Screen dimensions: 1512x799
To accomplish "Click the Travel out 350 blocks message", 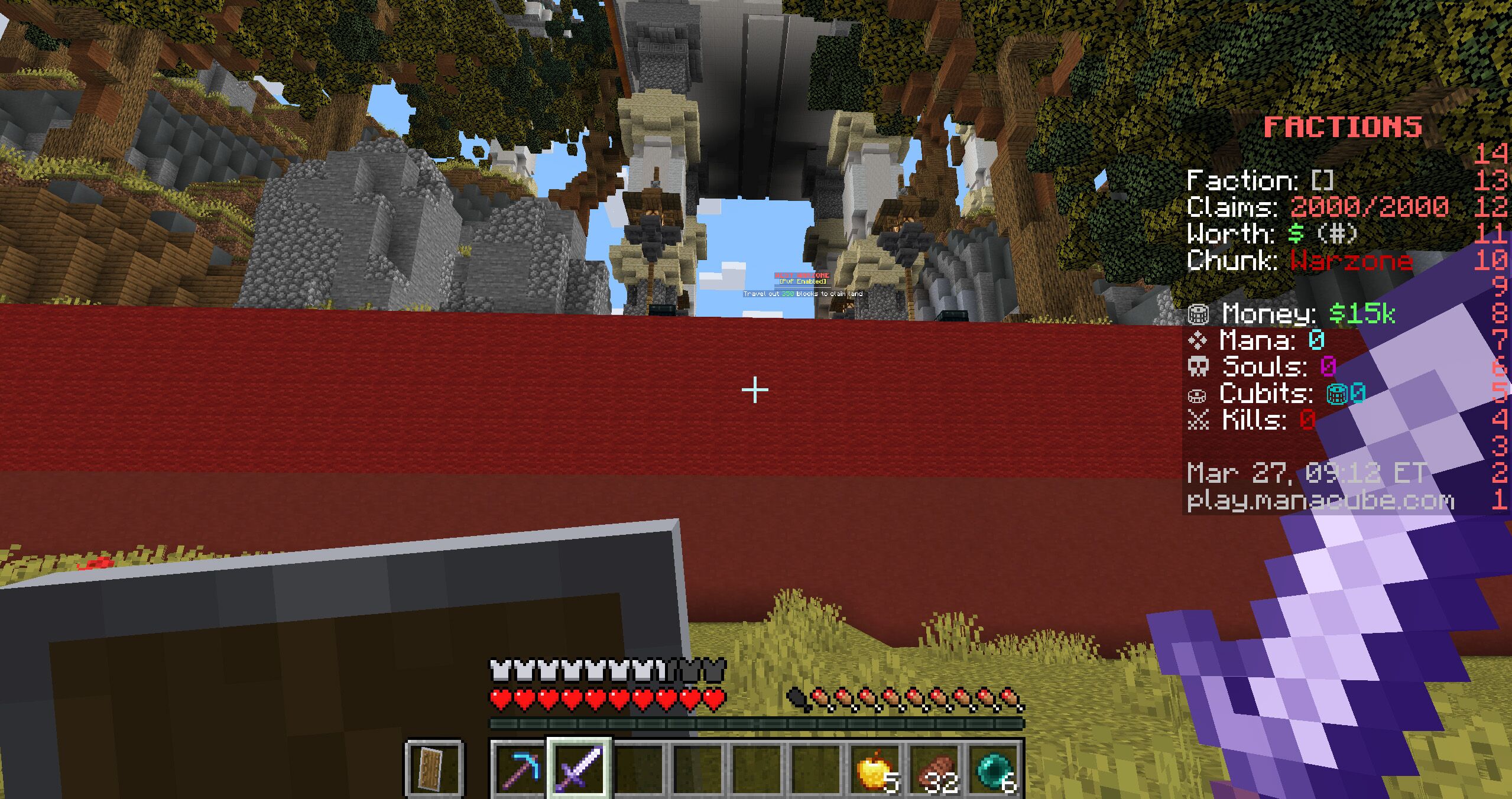I will pos(803,294).
